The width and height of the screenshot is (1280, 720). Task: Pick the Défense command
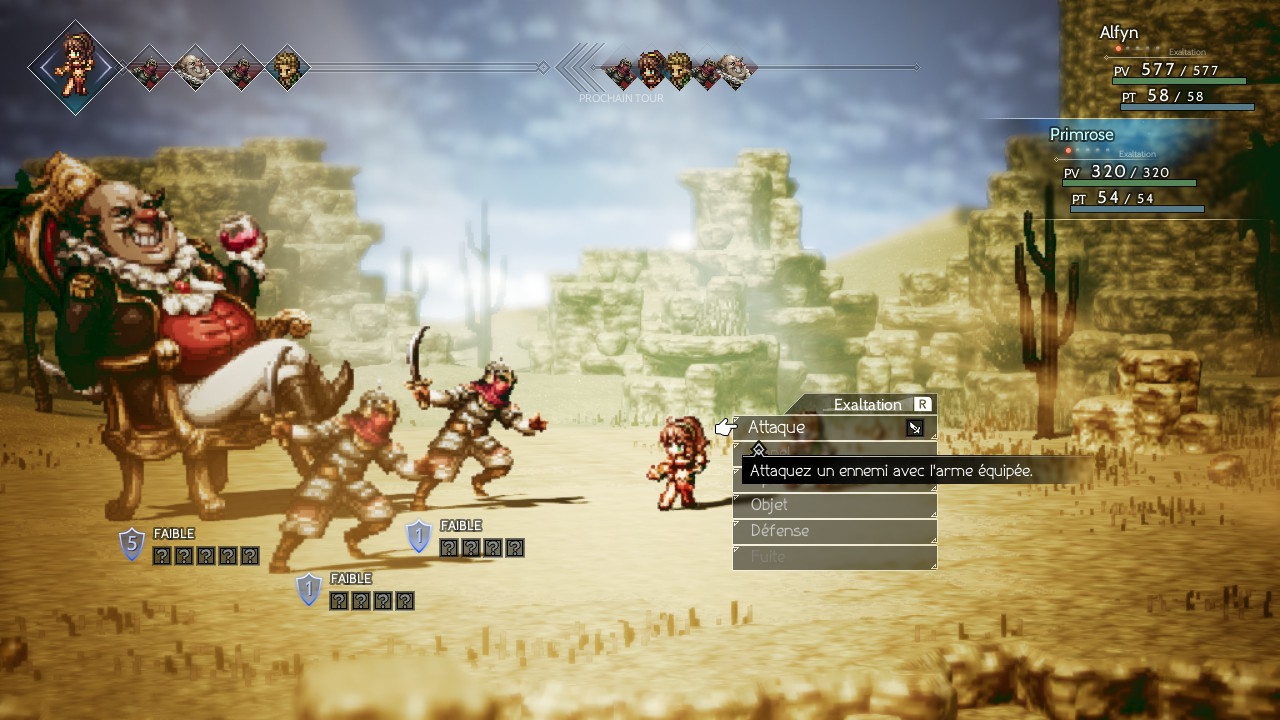(834, 531)
